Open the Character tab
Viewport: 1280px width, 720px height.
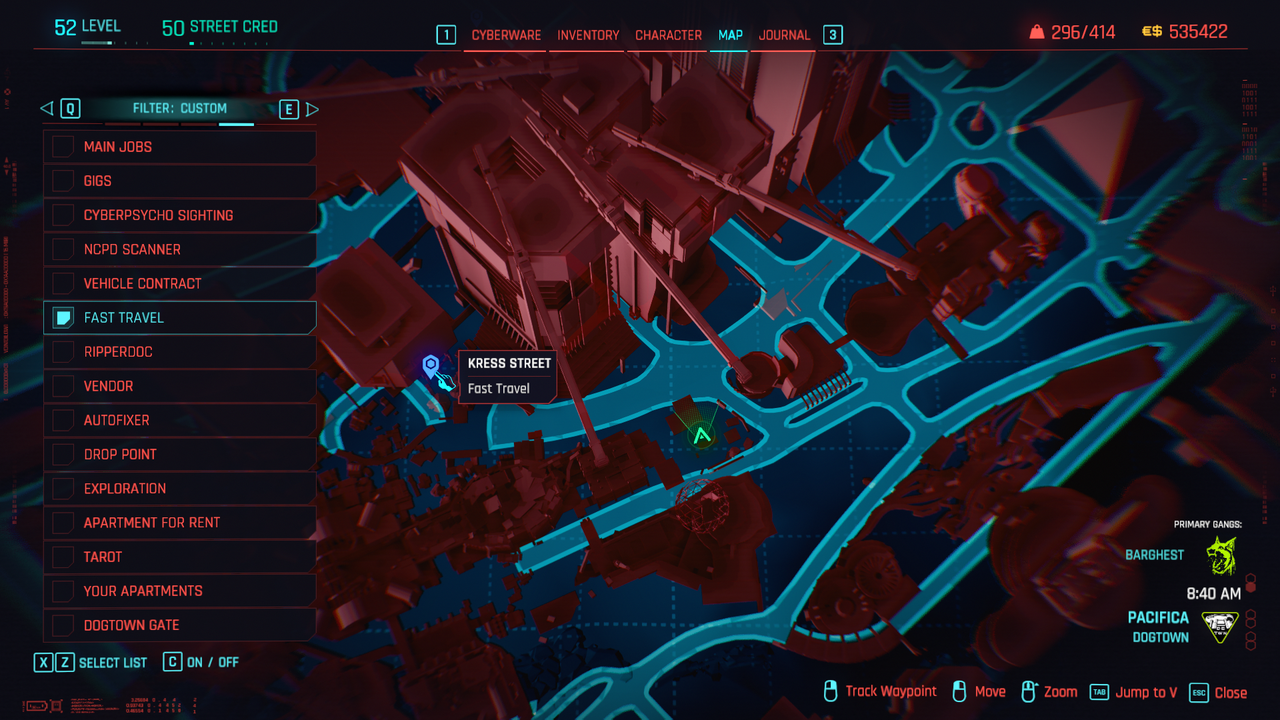(668, 35)
